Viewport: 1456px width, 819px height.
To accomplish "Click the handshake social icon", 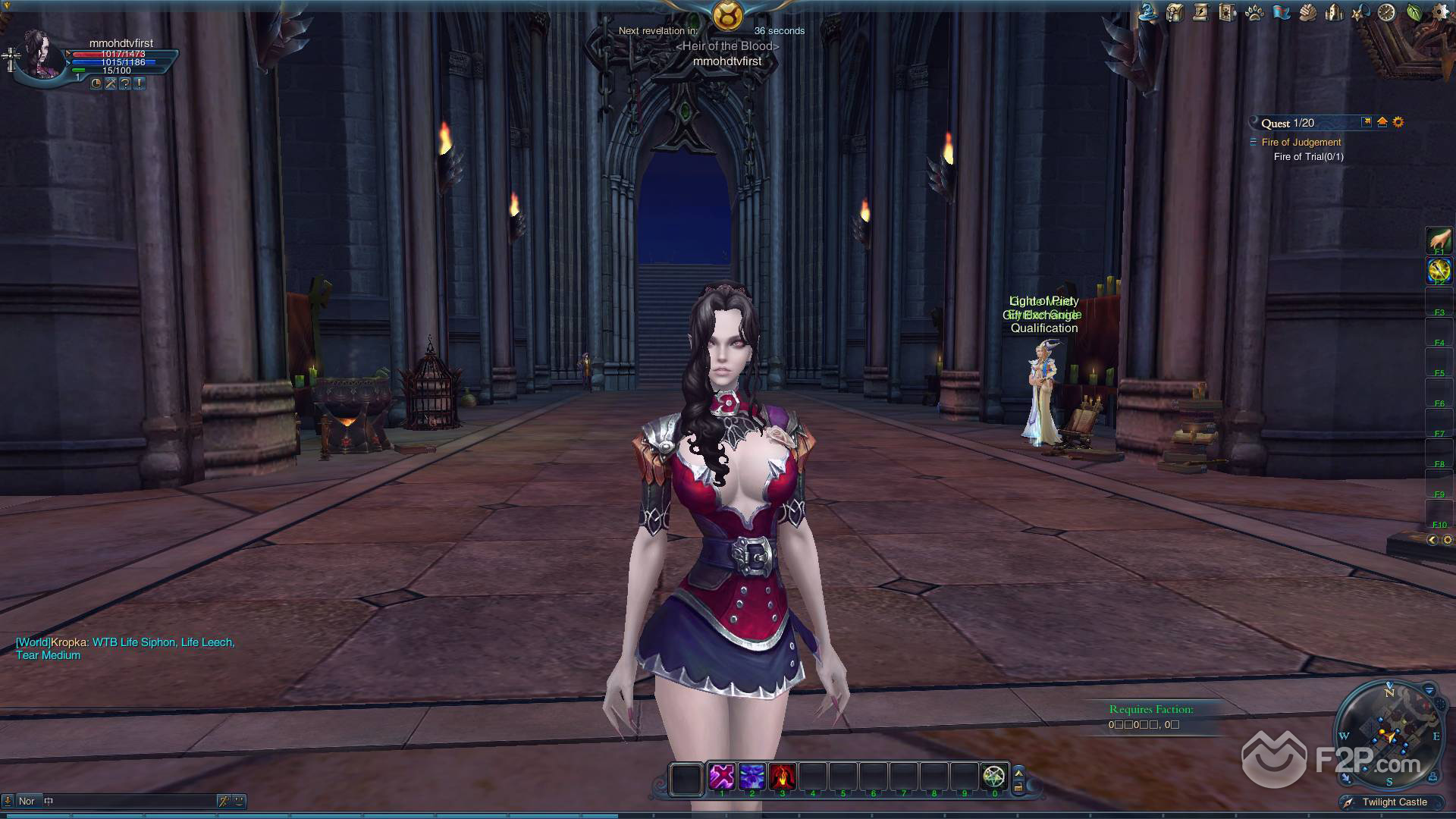I will point(1307,12).
